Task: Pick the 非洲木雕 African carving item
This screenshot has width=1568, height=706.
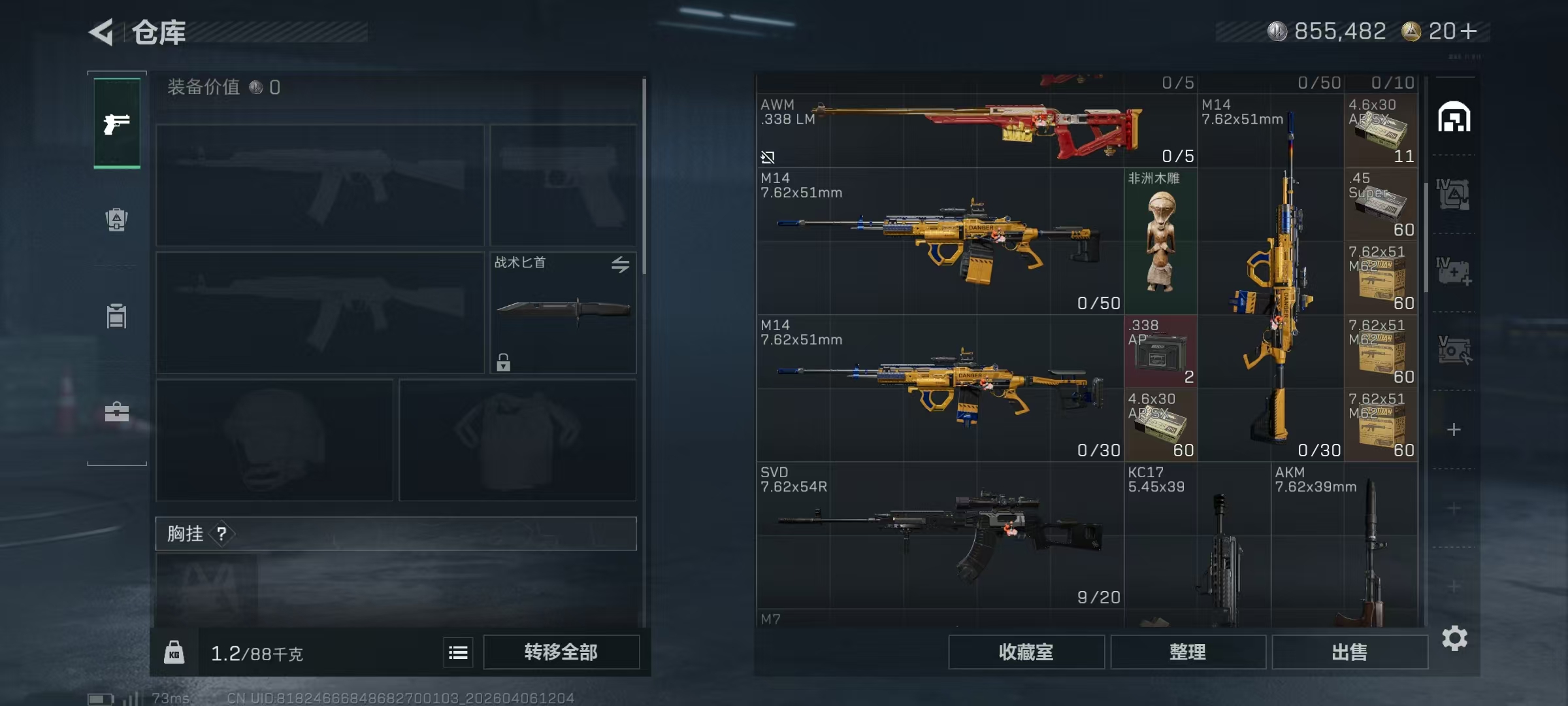Action: pyautogui.click(x=1160, y=242)
